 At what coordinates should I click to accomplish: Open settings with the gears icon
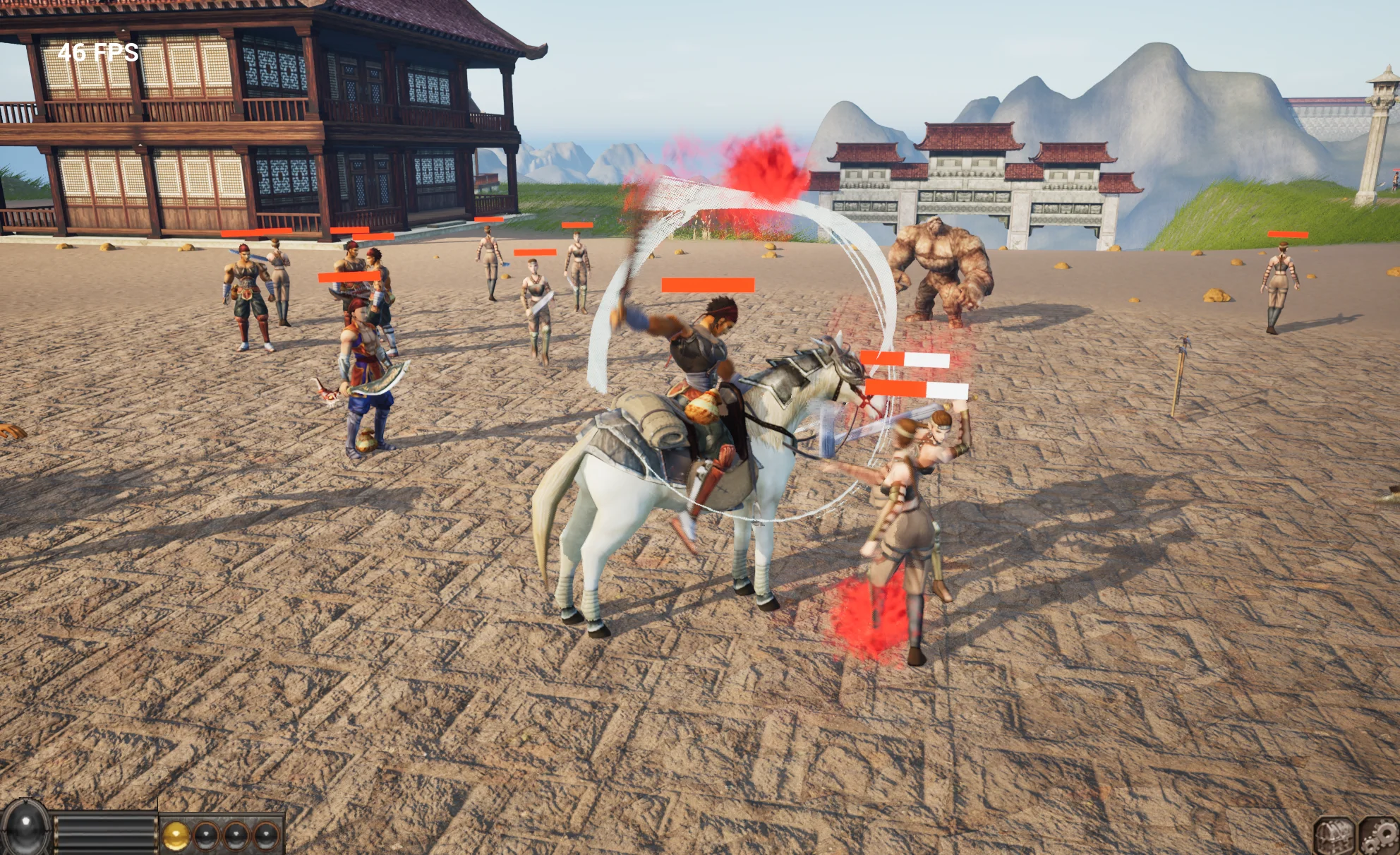[x=1380, y=837]
